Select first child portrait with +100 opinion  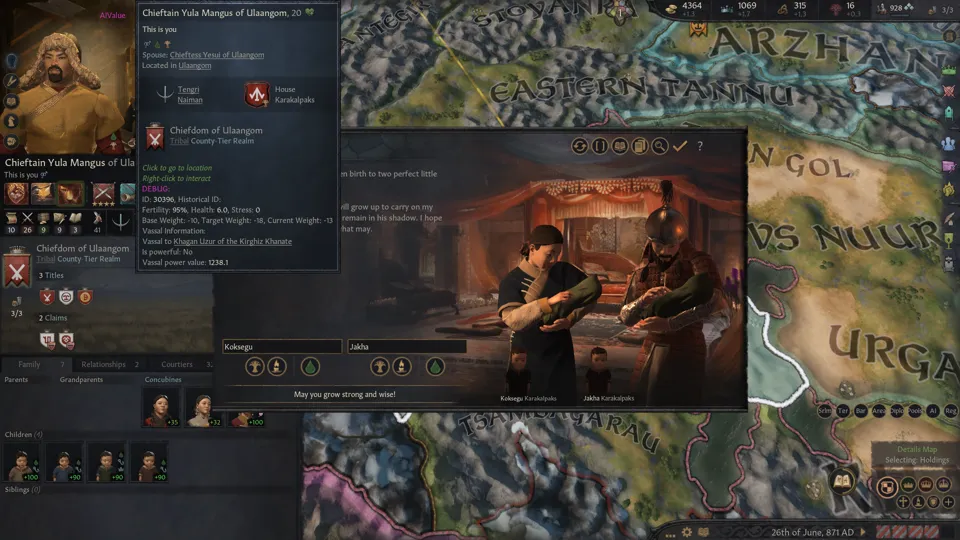[x=19, y=462]
